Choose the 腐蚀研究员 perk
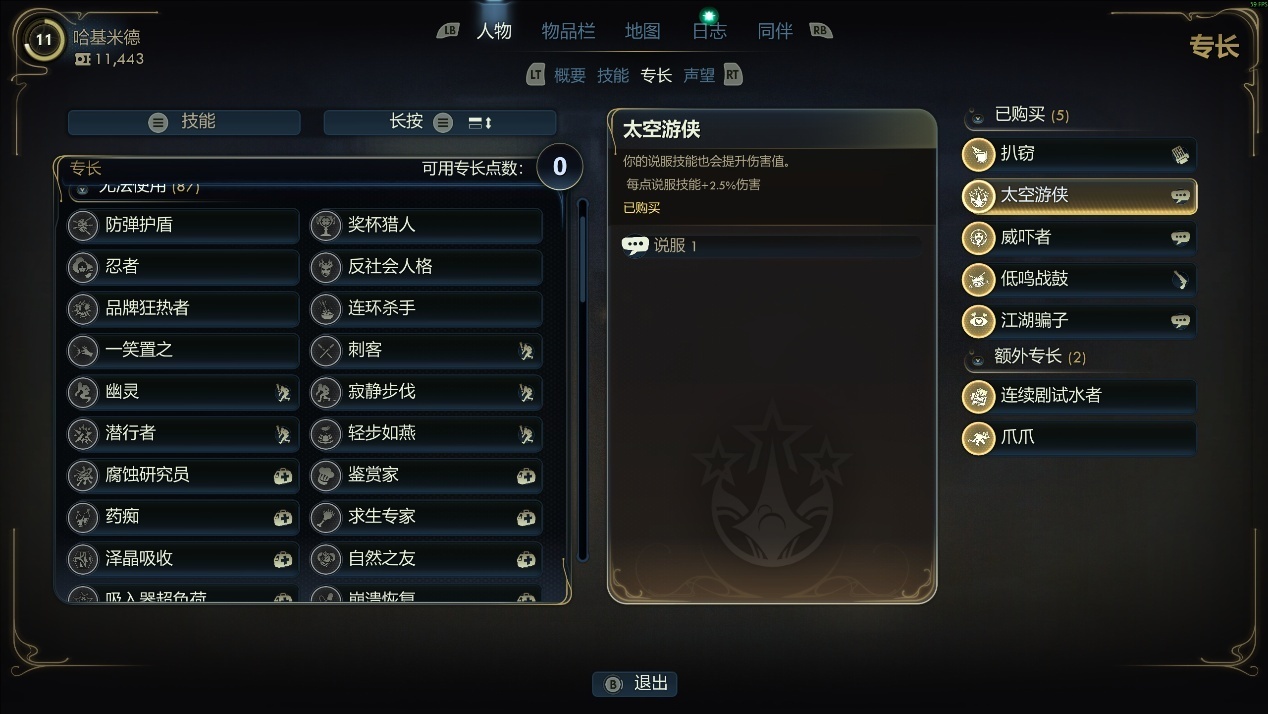This screenshot has width=1268, height=714. click(183, 475)
